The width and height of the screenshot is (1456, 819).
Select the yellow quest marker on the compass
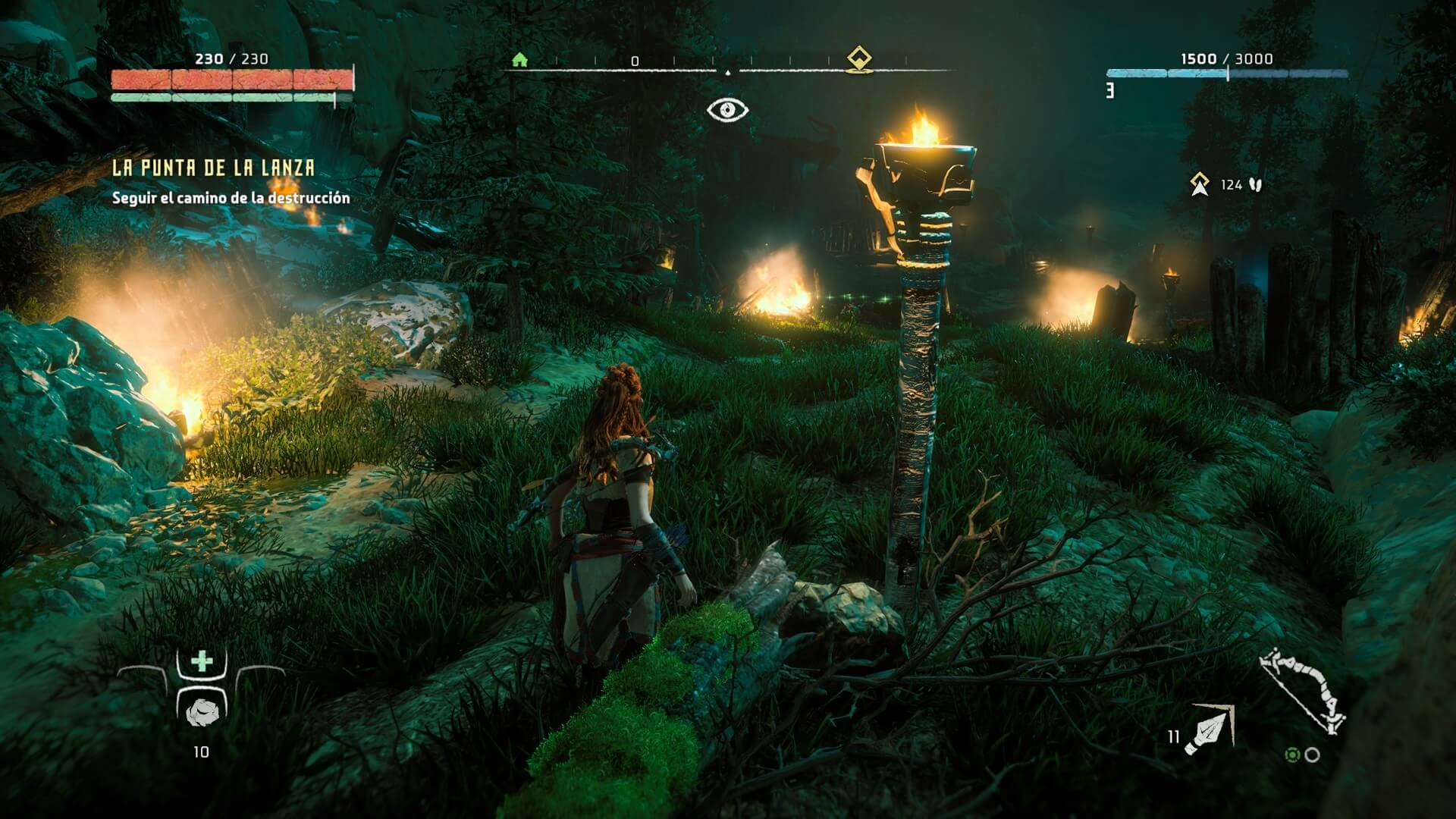[858, 59]
